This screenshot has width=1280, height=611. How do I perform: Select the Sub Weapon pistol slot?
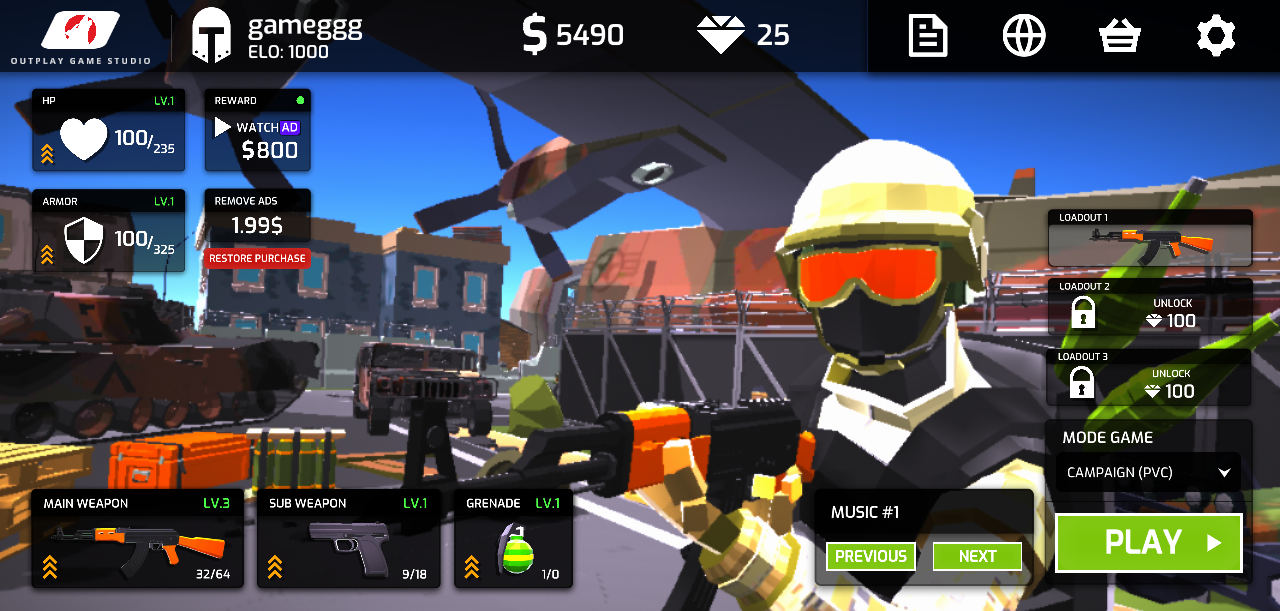348,539
